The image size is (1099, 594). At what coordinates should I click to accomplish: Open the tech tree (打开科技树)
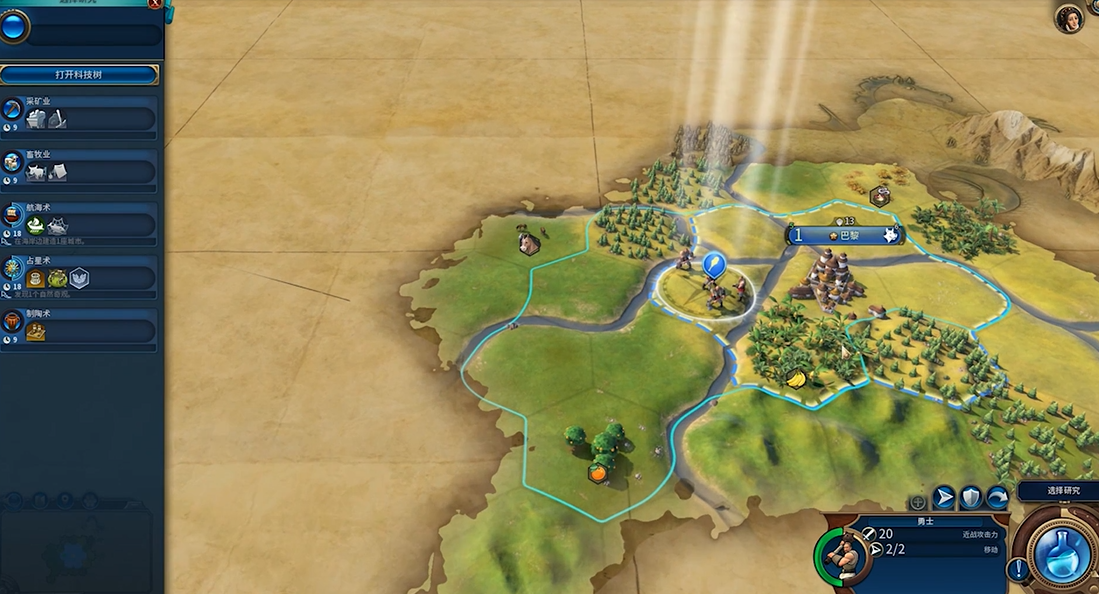coord(79,75)
